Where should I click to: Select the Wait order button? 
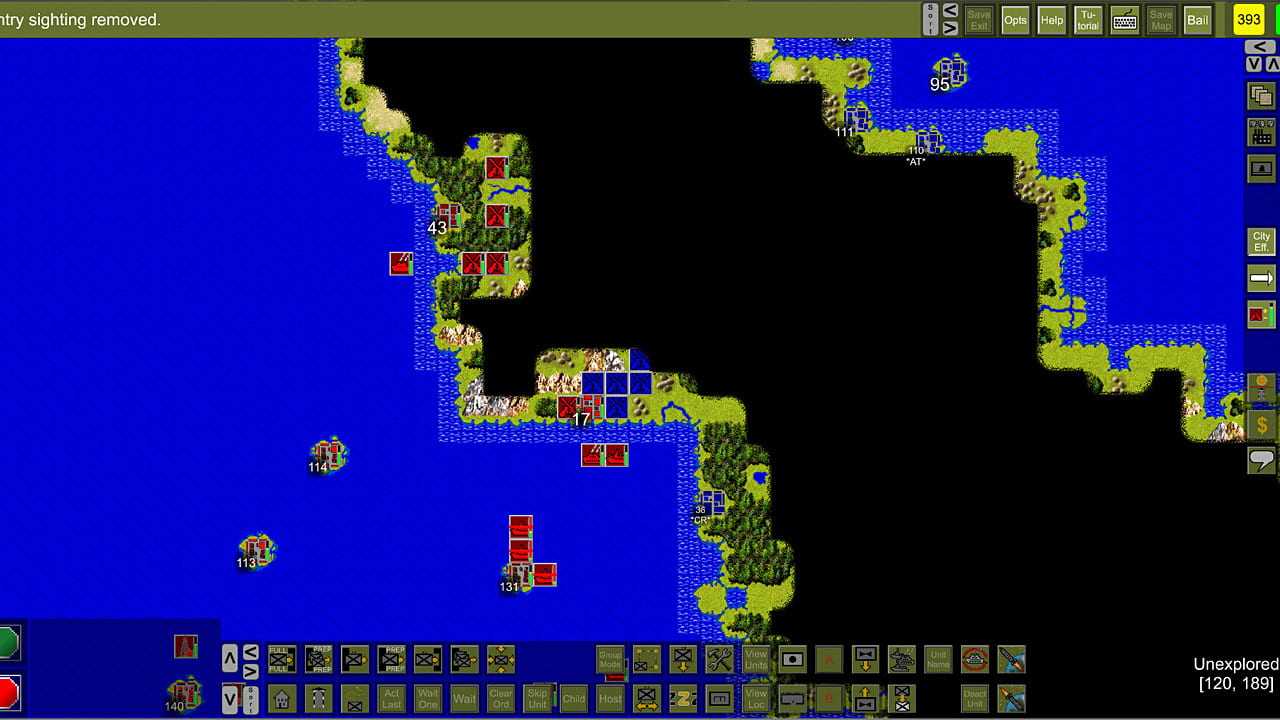click(x=464, y=698)
